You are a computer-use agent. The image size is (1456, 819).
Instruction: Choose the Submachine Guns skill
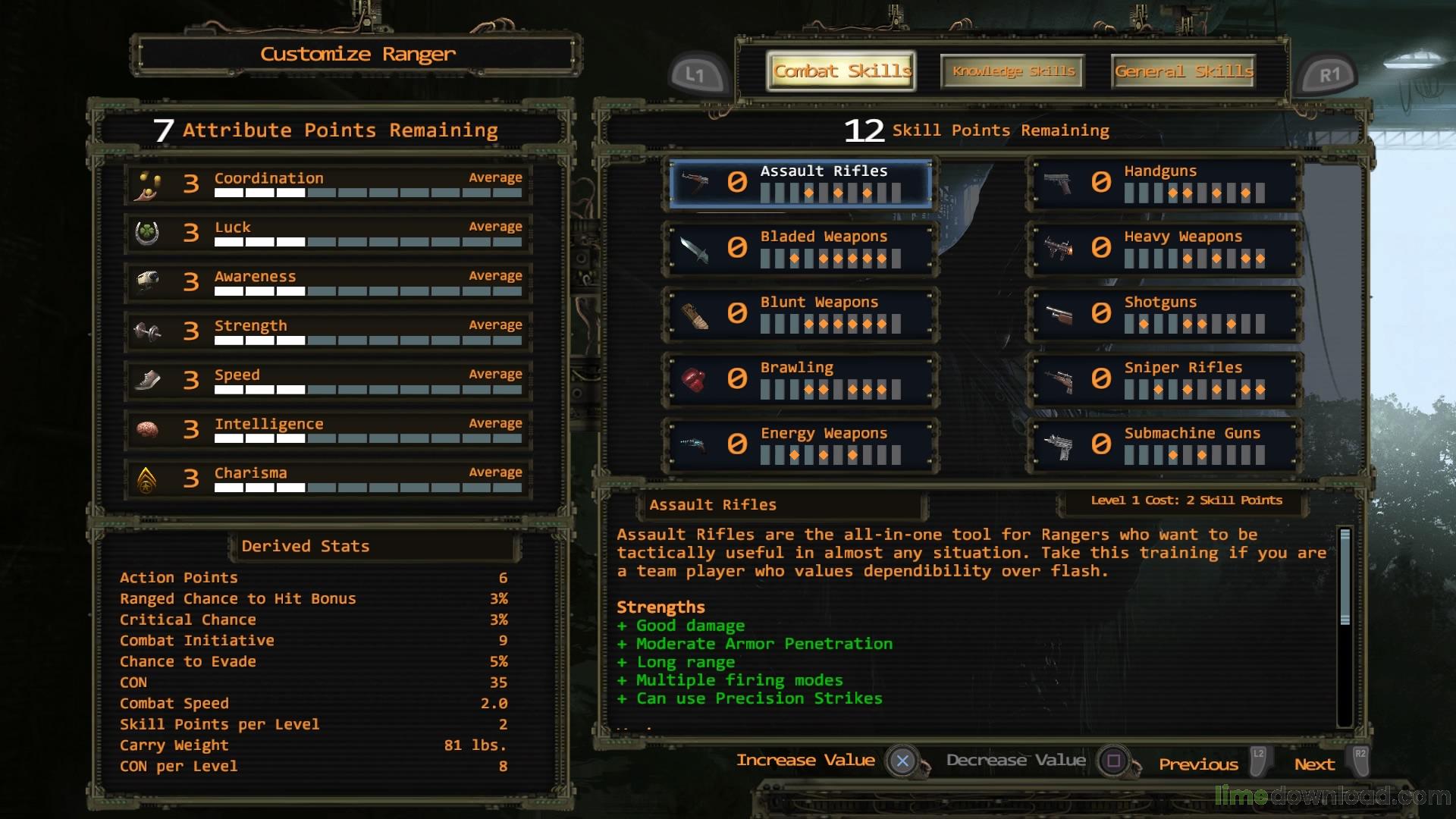click(x=1164, y=444)
